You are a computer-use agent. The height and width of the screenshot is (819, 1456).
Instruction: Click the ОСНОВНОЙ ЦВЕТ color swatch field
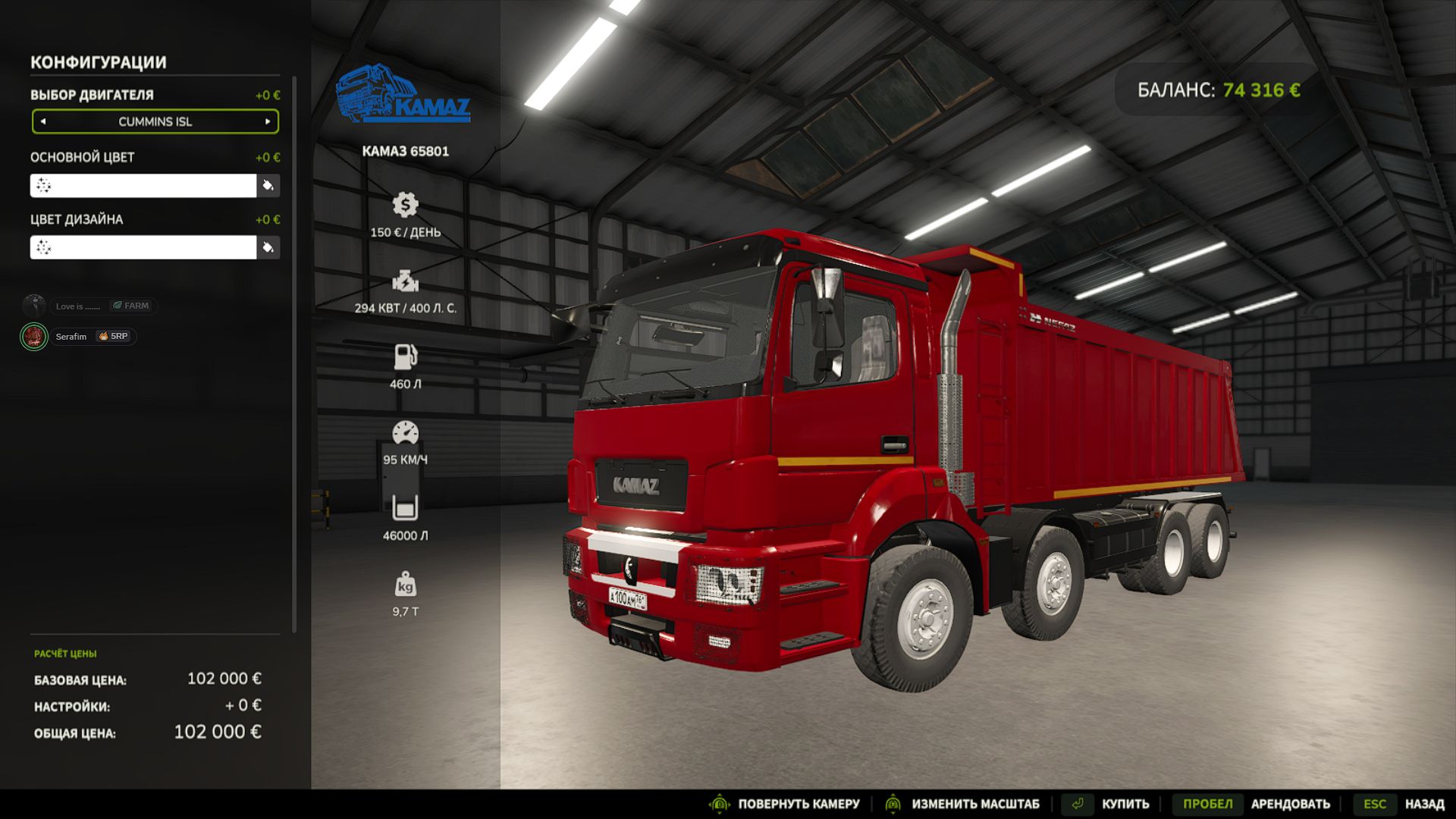pos(144,185)
